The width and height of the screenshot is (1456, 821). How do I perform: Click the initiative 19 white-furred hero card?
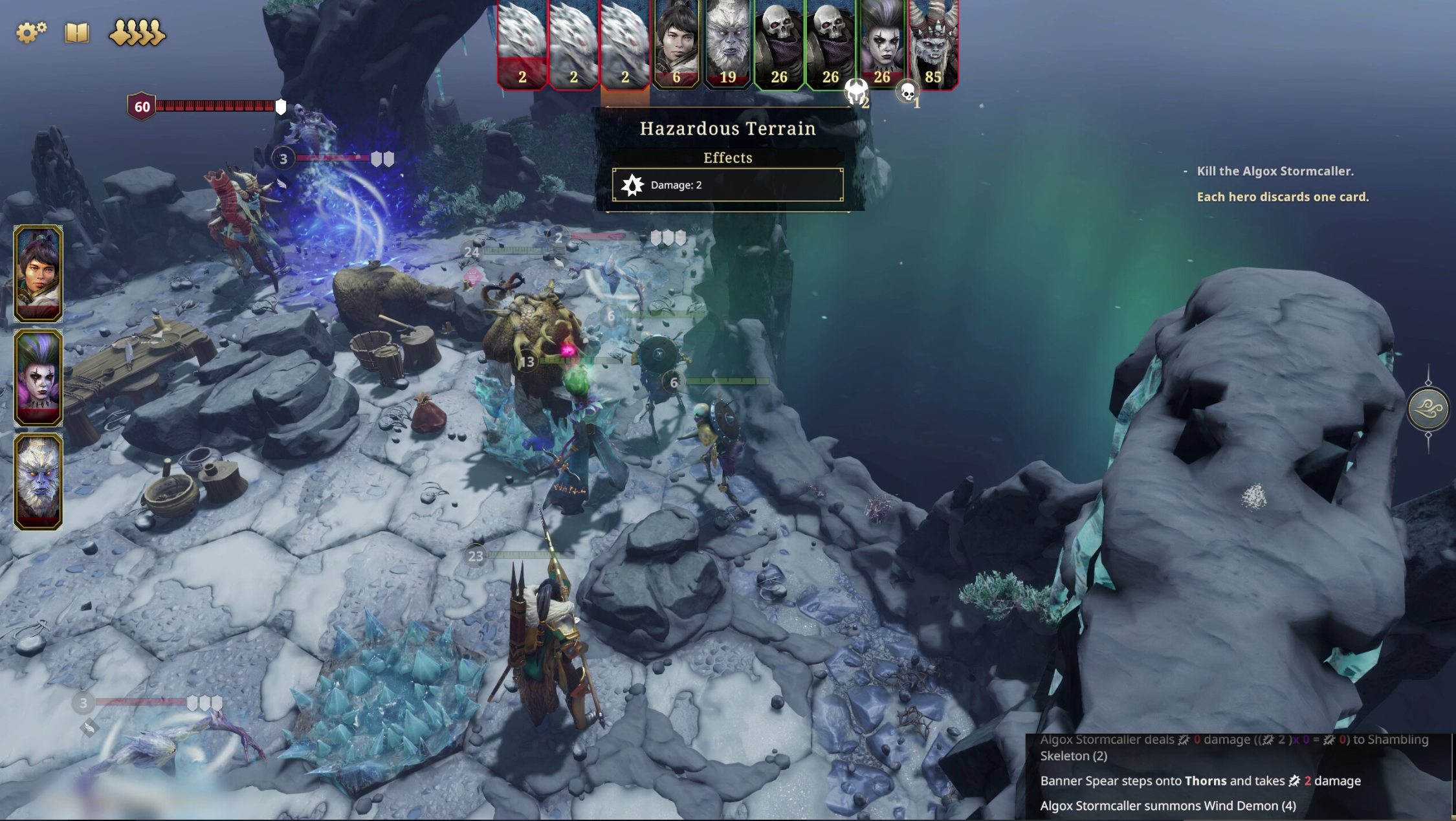[x=727, y=44]
